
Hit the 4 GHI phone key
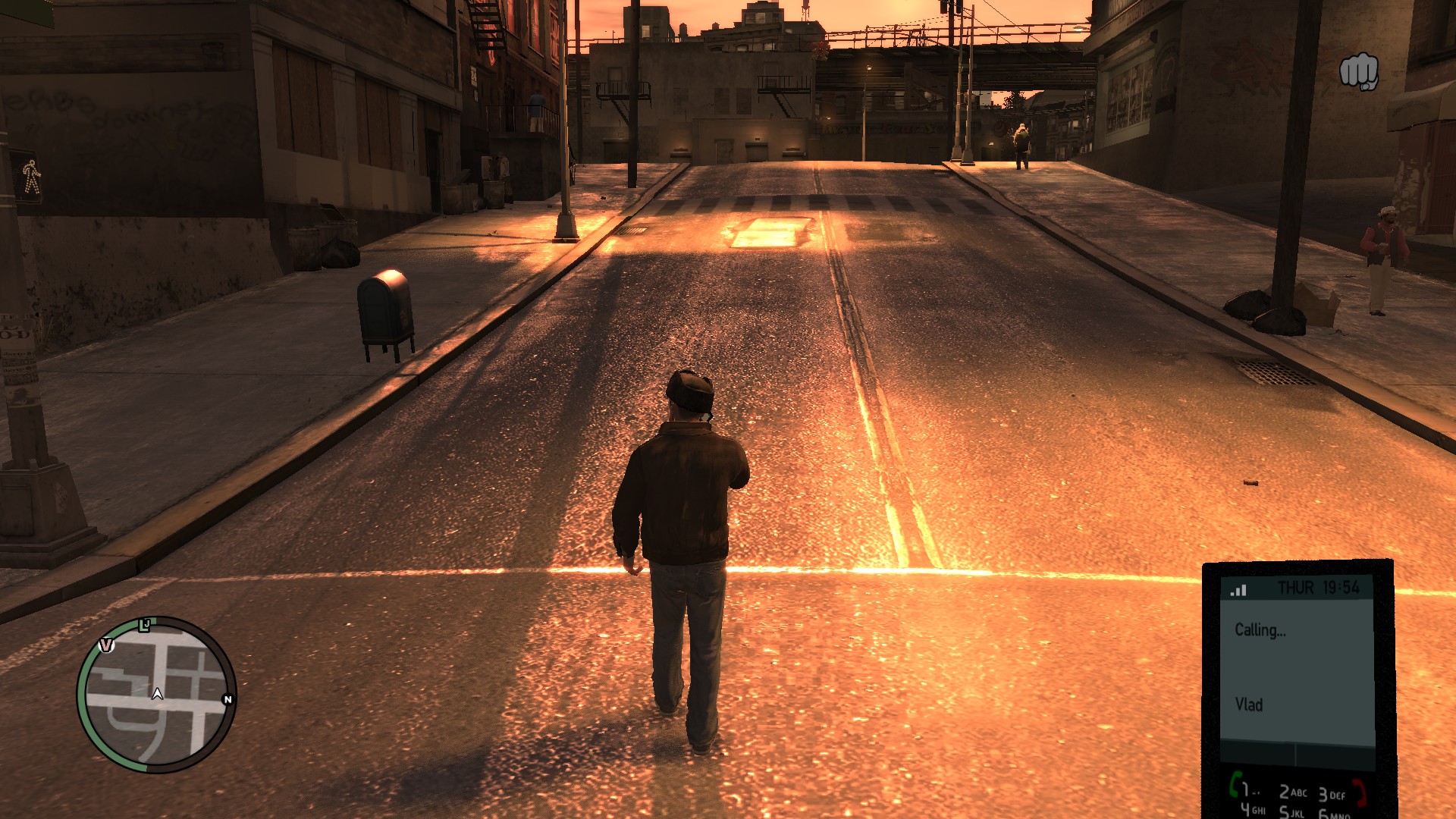click(1253, 810)
